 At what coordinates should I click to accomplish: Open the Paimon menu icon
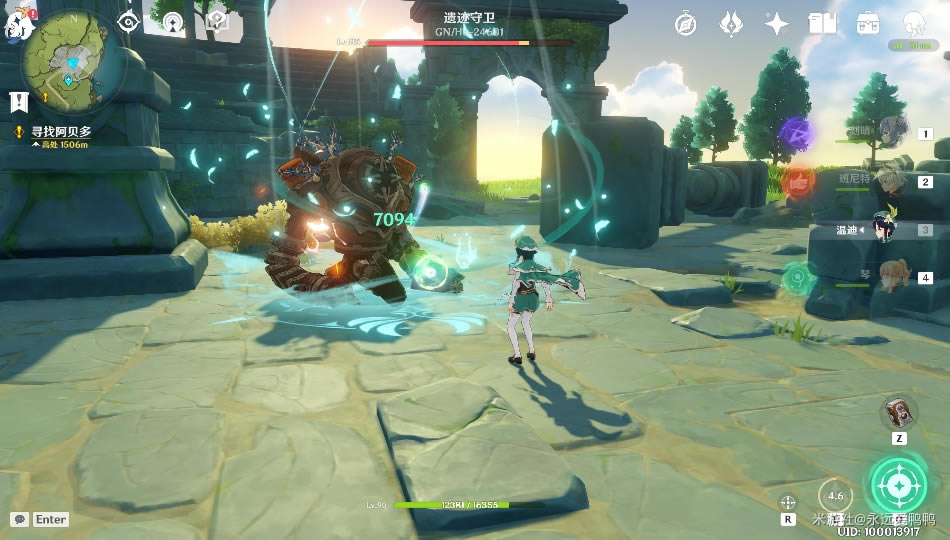click(16, 24)
